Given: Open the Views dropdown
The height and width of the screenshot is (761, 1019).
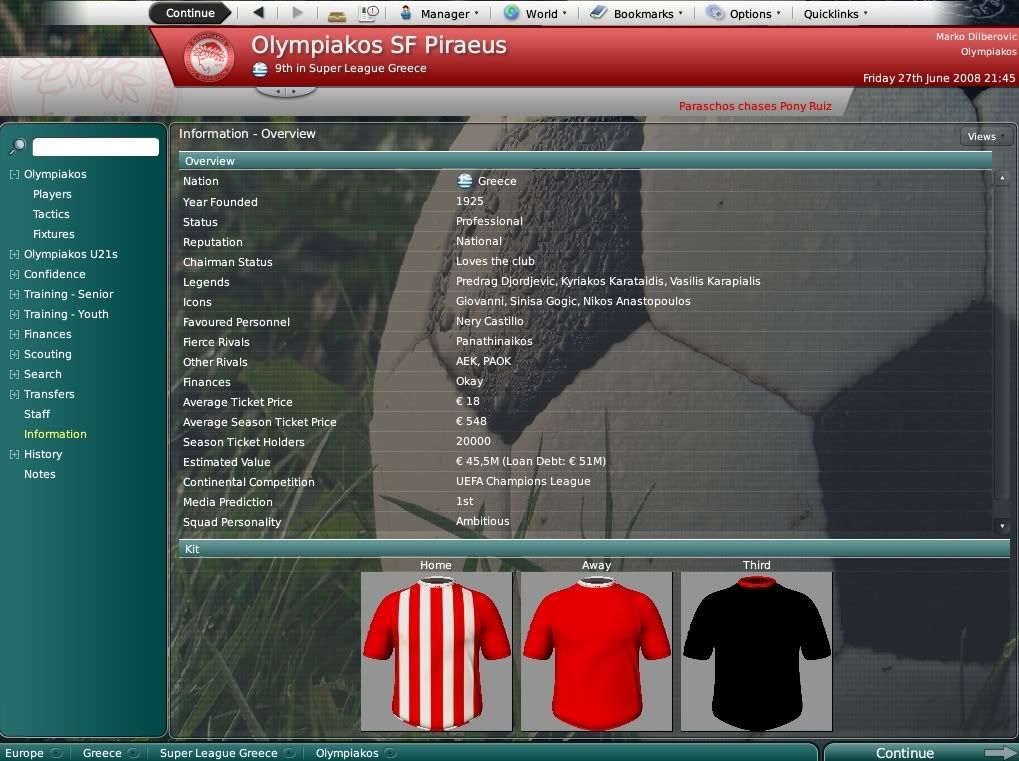Looking at the screenshot, I should [x=985, y=137].
